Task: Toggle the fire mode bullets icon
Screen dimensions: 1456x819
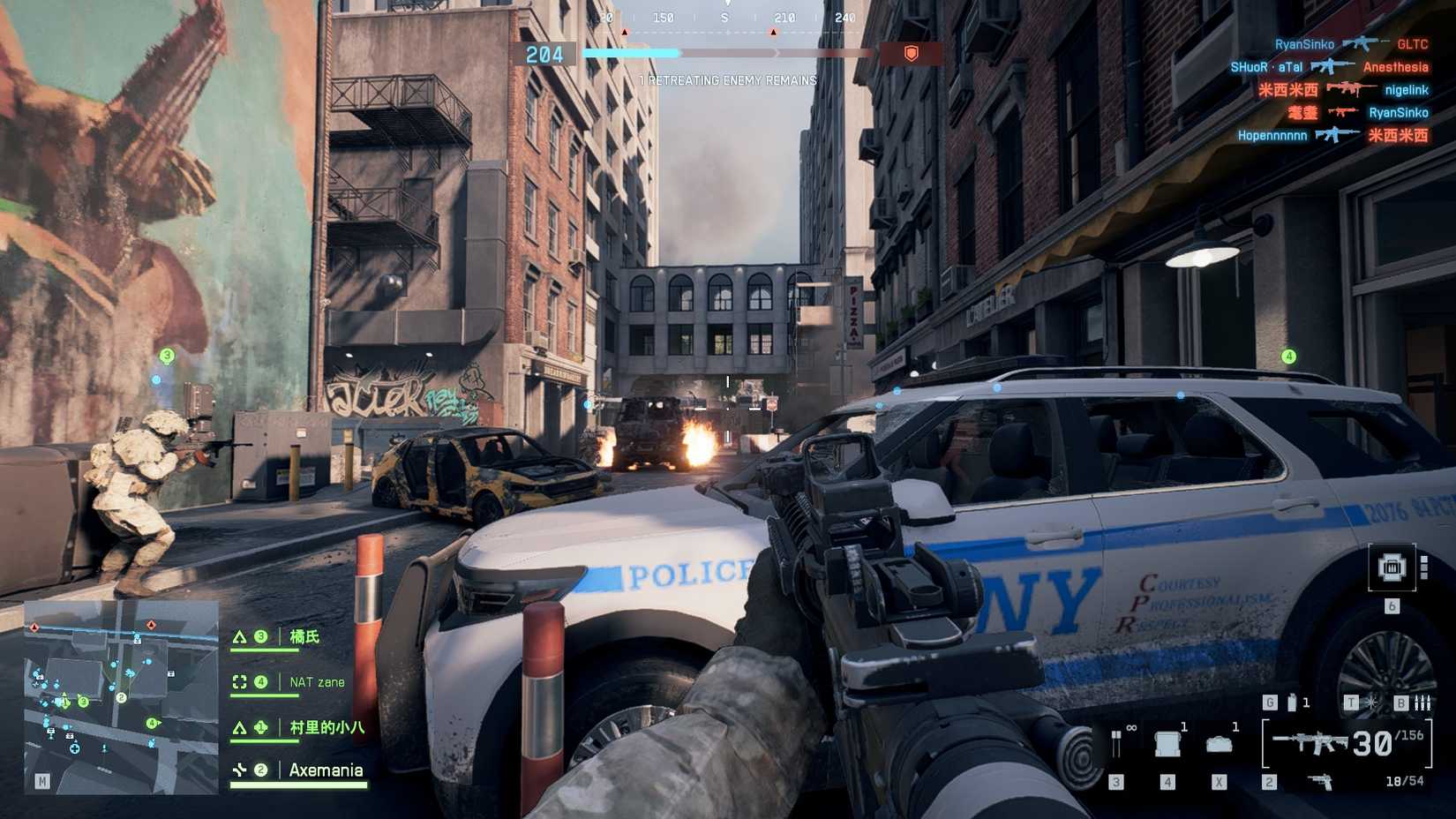Action: (x=1422, y=703)
